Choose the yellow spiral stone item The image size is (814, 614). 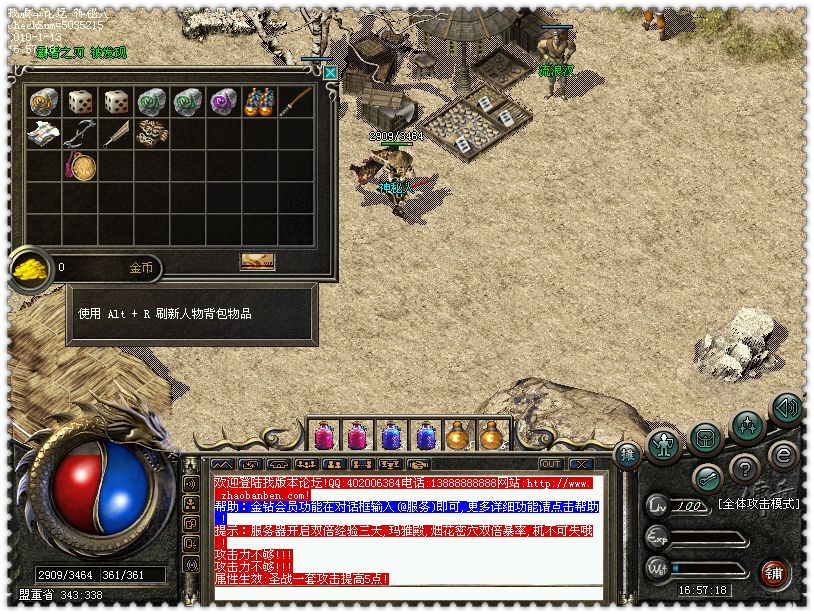43,101
